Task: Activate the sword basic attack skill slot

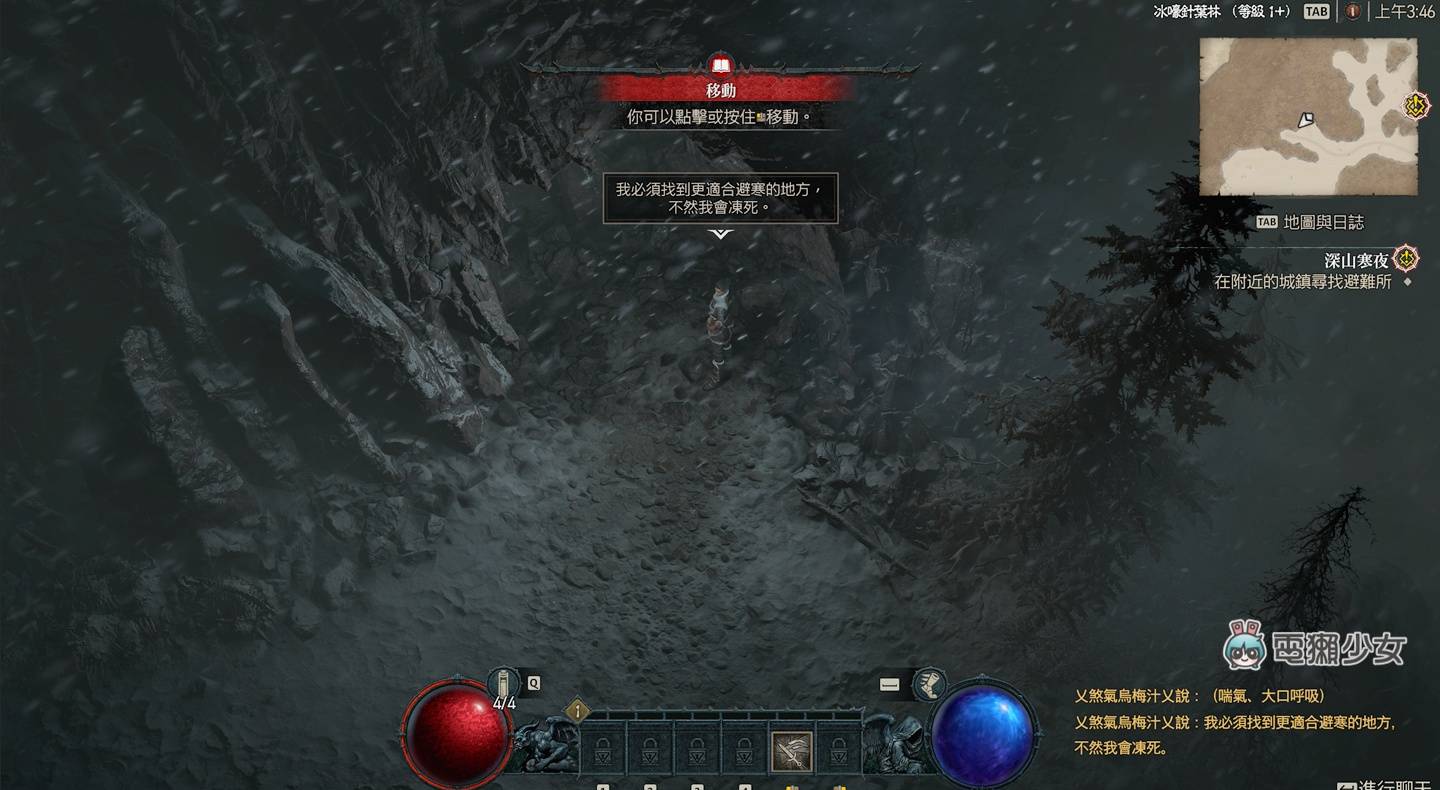Action: 791,752
